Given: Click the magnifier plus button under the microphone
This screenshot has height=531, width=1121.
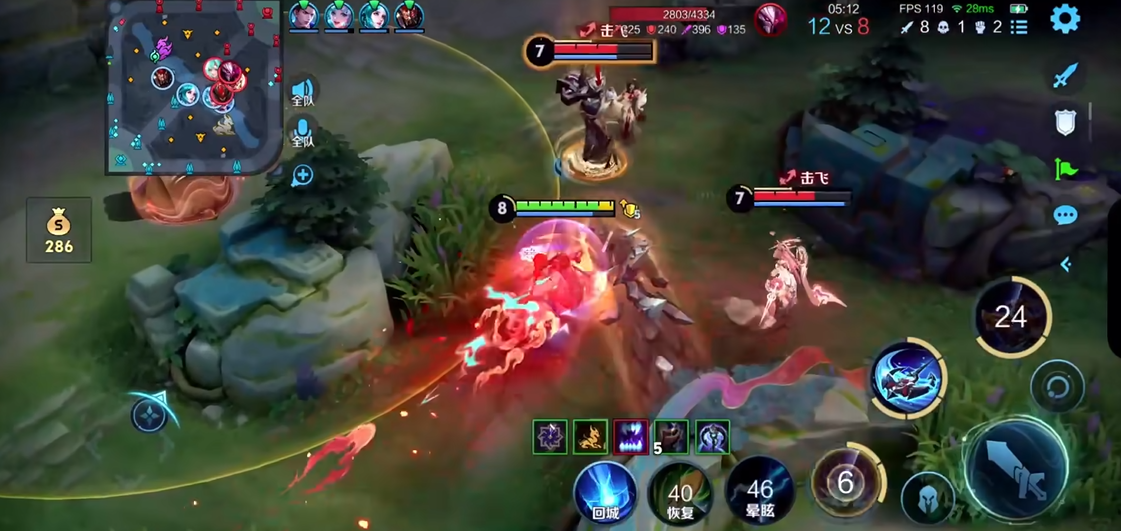Looking at the screenshot, I should 302,176.
